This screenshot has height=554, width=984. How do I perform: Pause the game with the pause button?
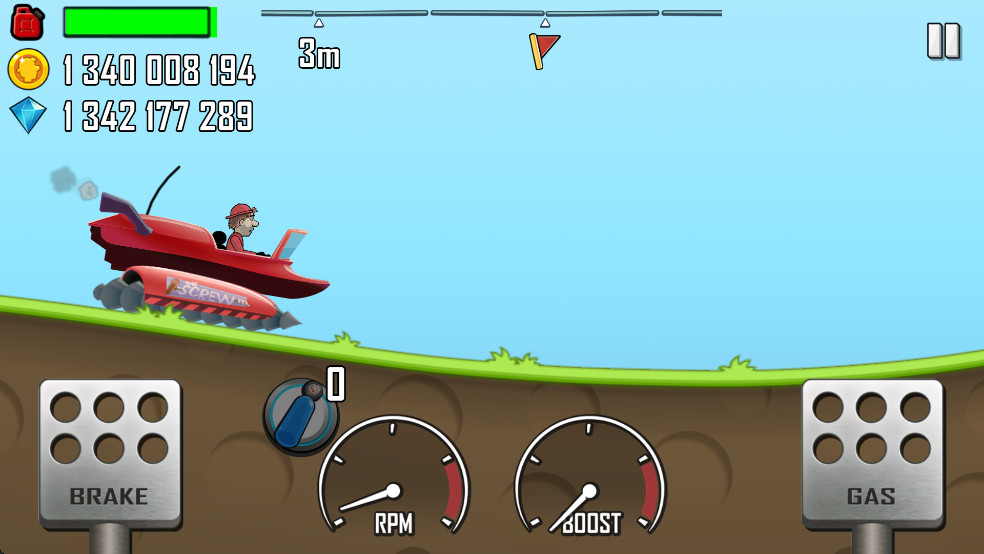coord(943,41)
